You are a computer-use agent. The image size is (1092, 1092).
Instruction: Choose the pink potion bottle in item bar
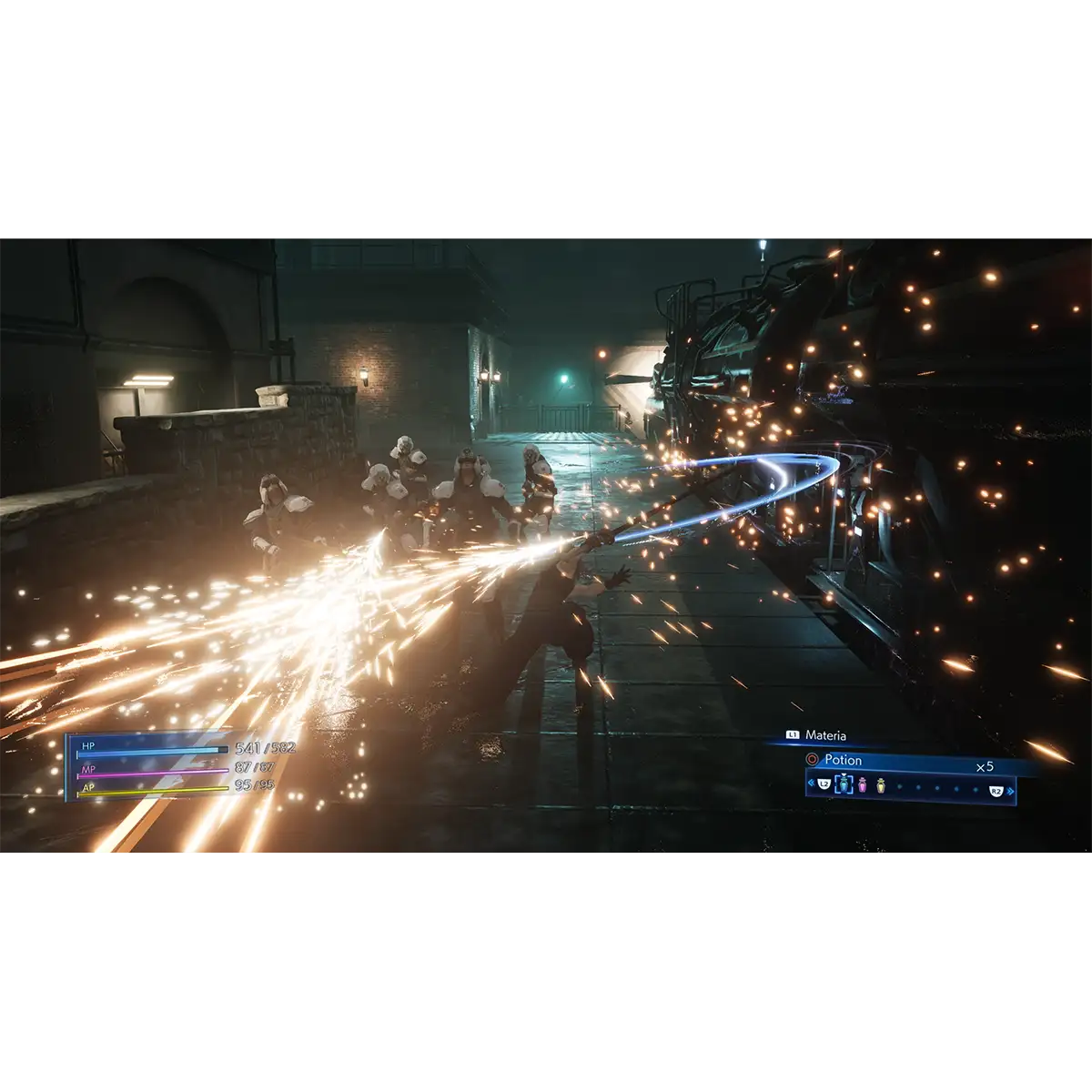tap(863, 784)
